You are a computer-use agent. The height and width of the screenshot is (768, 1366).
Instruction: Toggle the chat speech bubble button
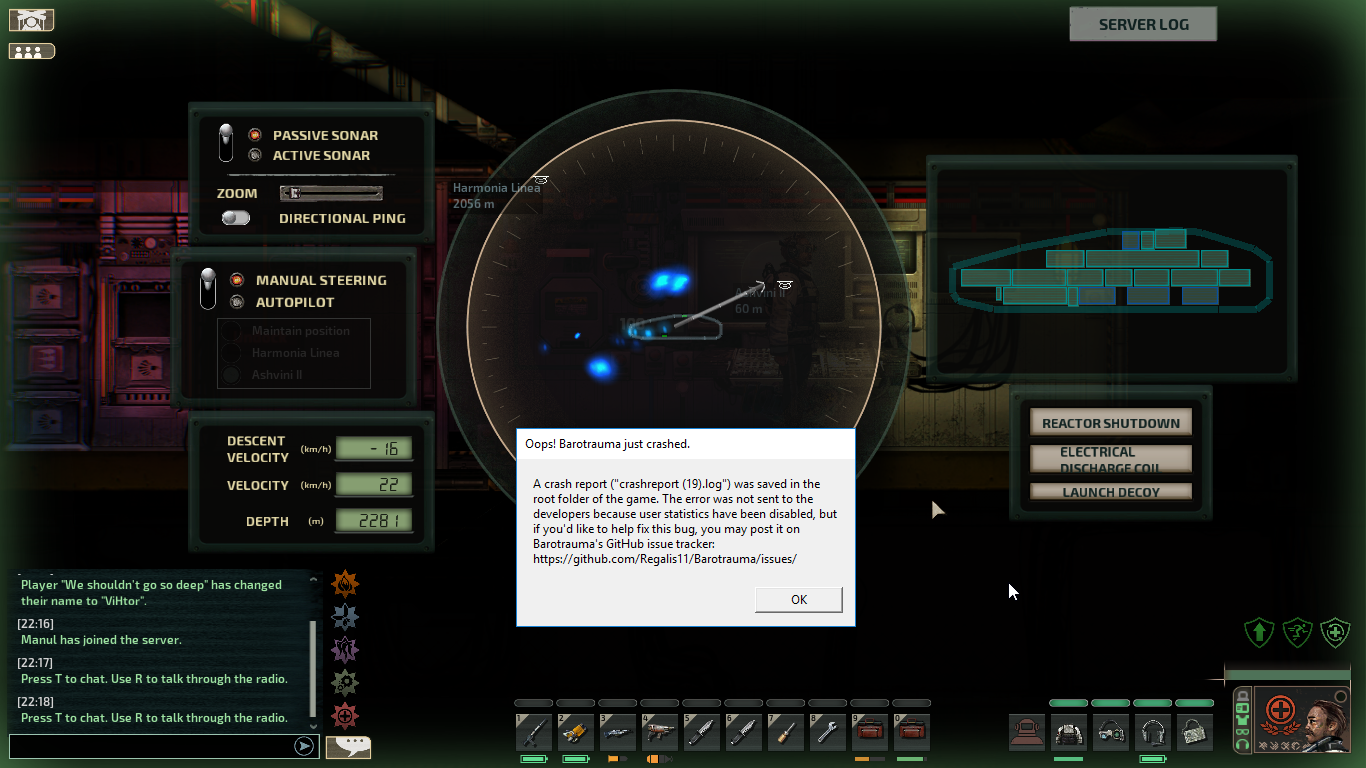coord(348,746)
